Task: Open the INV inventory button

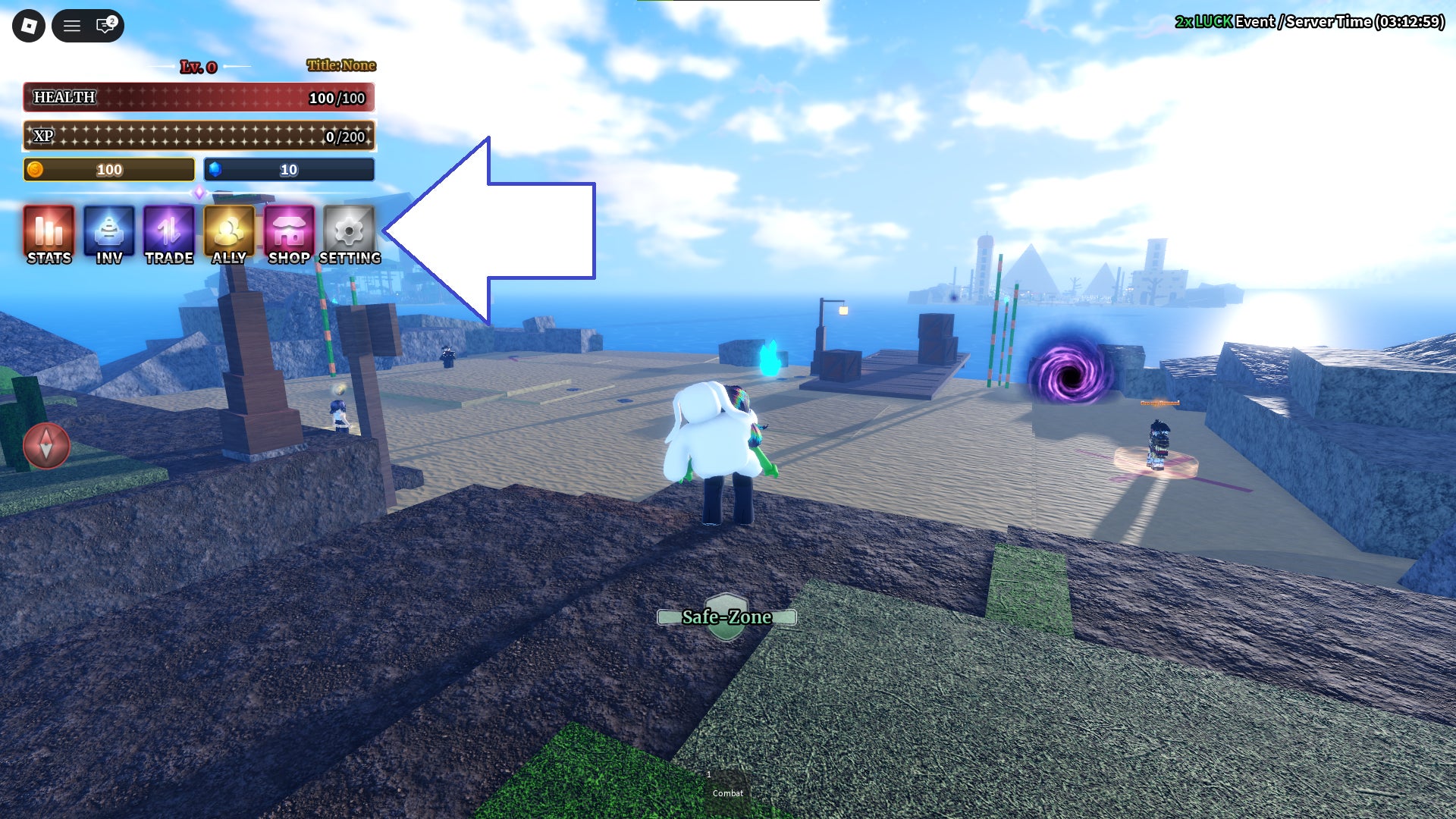Action: 109,234
